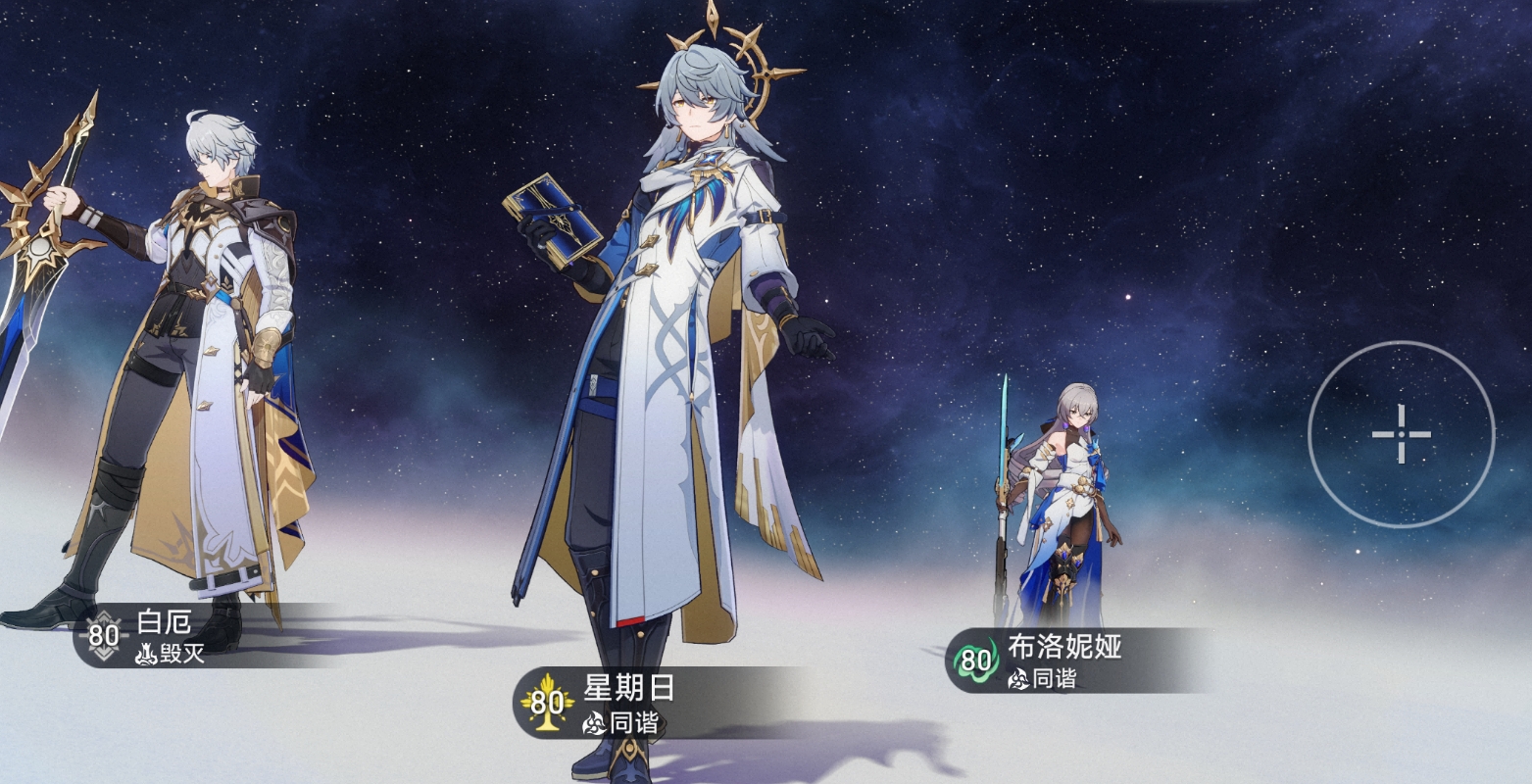Click the level 80 badge on 布洛妮娅's nameplate

(x=974, y=660)
